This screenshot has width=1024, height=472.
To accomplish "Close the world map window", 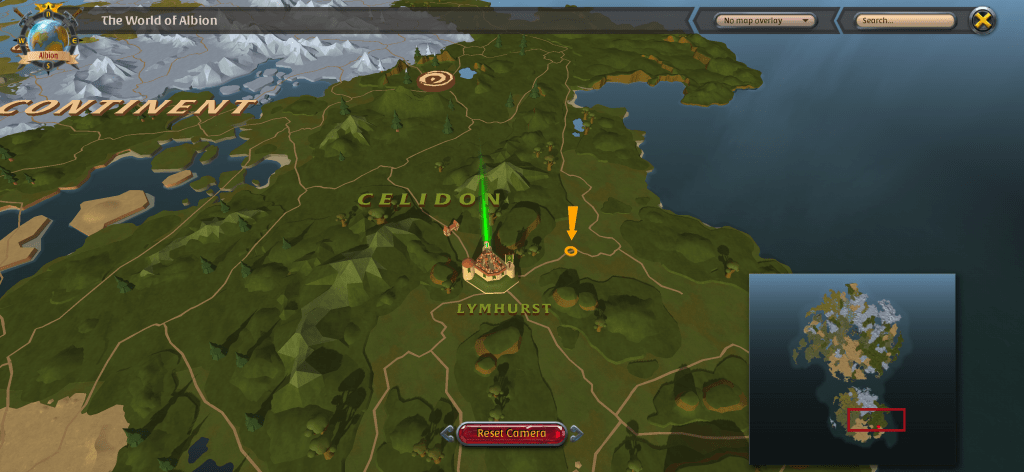I will [984, 20].
